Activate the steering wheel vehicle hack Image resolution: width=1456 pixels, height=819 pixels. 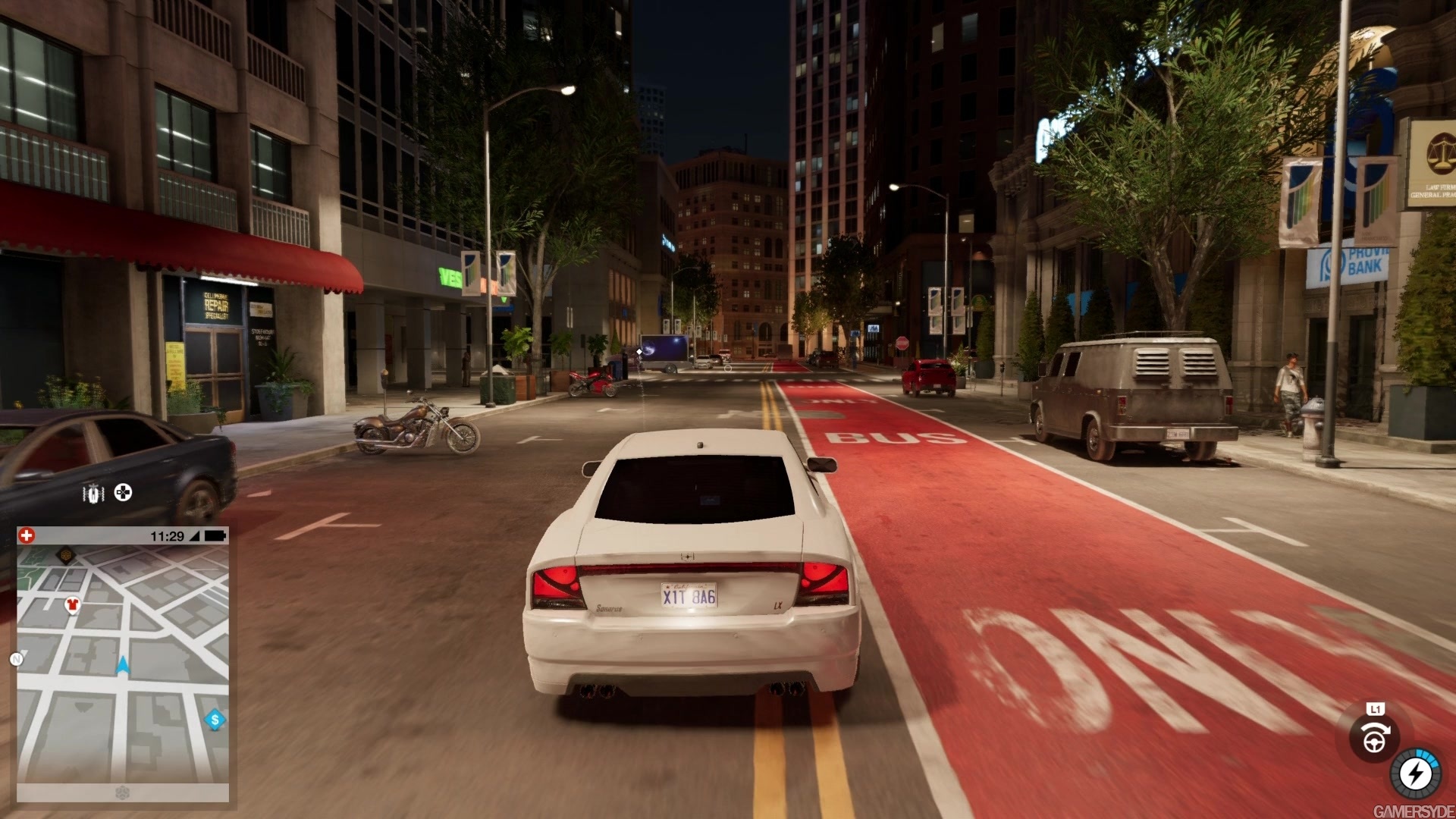[x=1373, y=739]
